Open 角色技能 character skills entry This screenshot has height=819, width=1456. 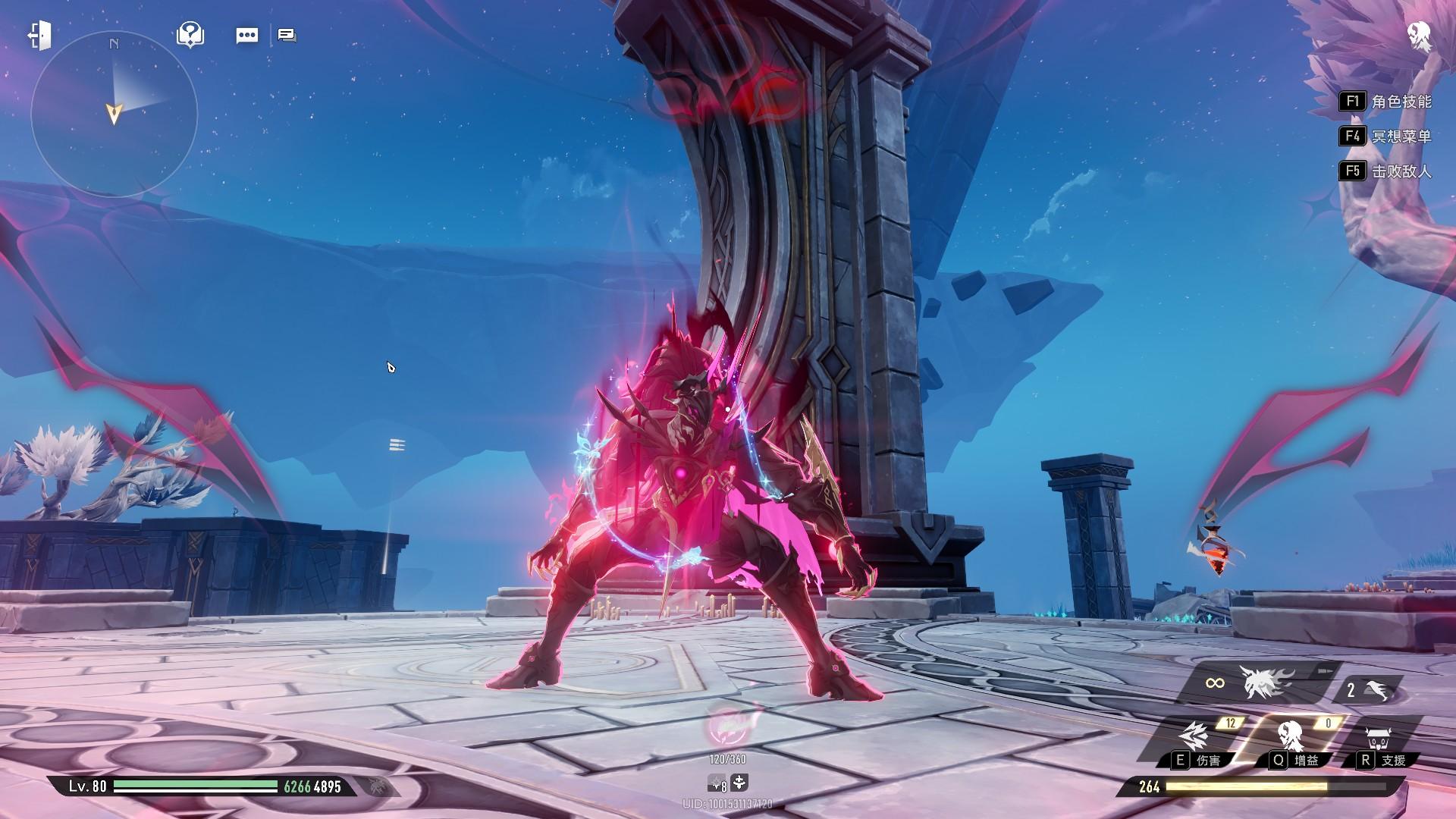pos(1386,102)
